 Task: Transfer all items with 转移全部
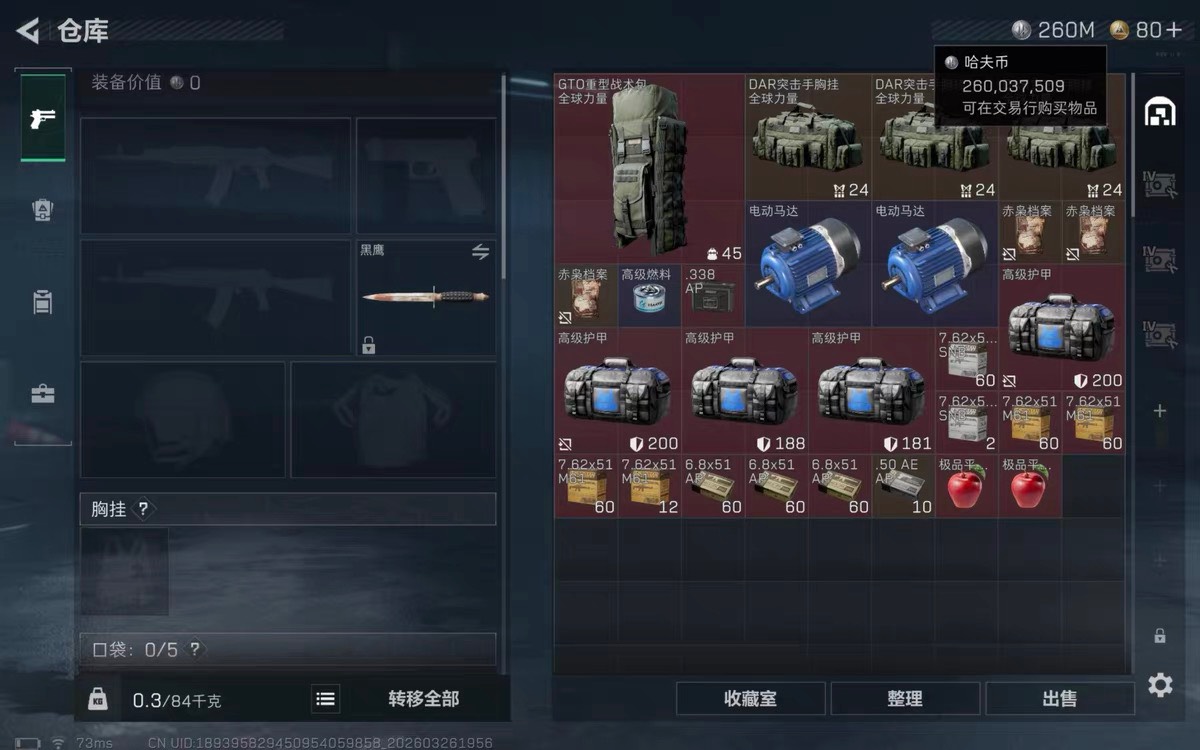pos(423,699)
